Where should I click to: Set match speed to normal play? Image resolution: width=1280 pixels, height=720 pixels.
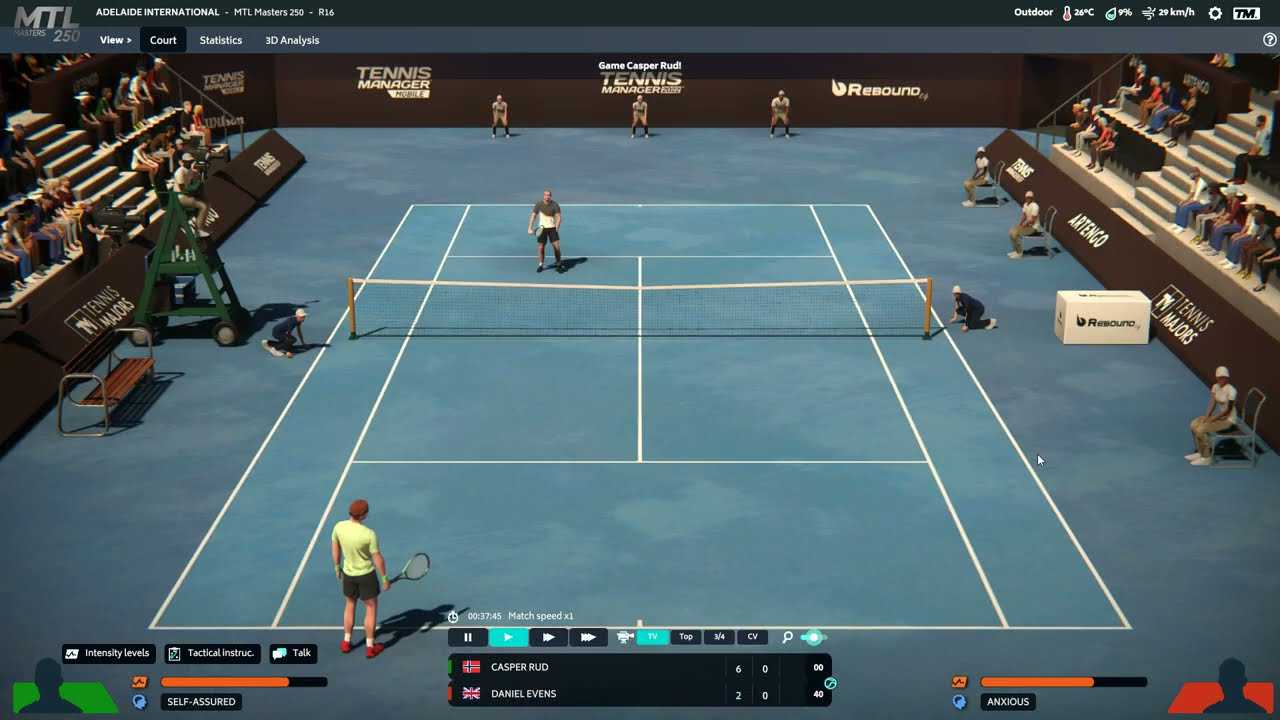click(508, 637)
